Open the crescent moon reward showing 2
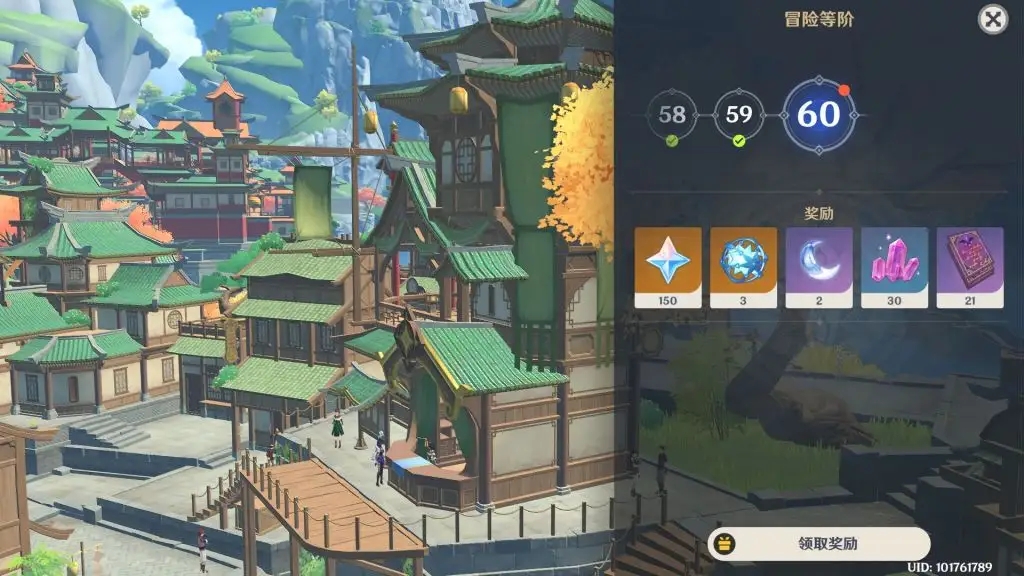 pos(819,267)
